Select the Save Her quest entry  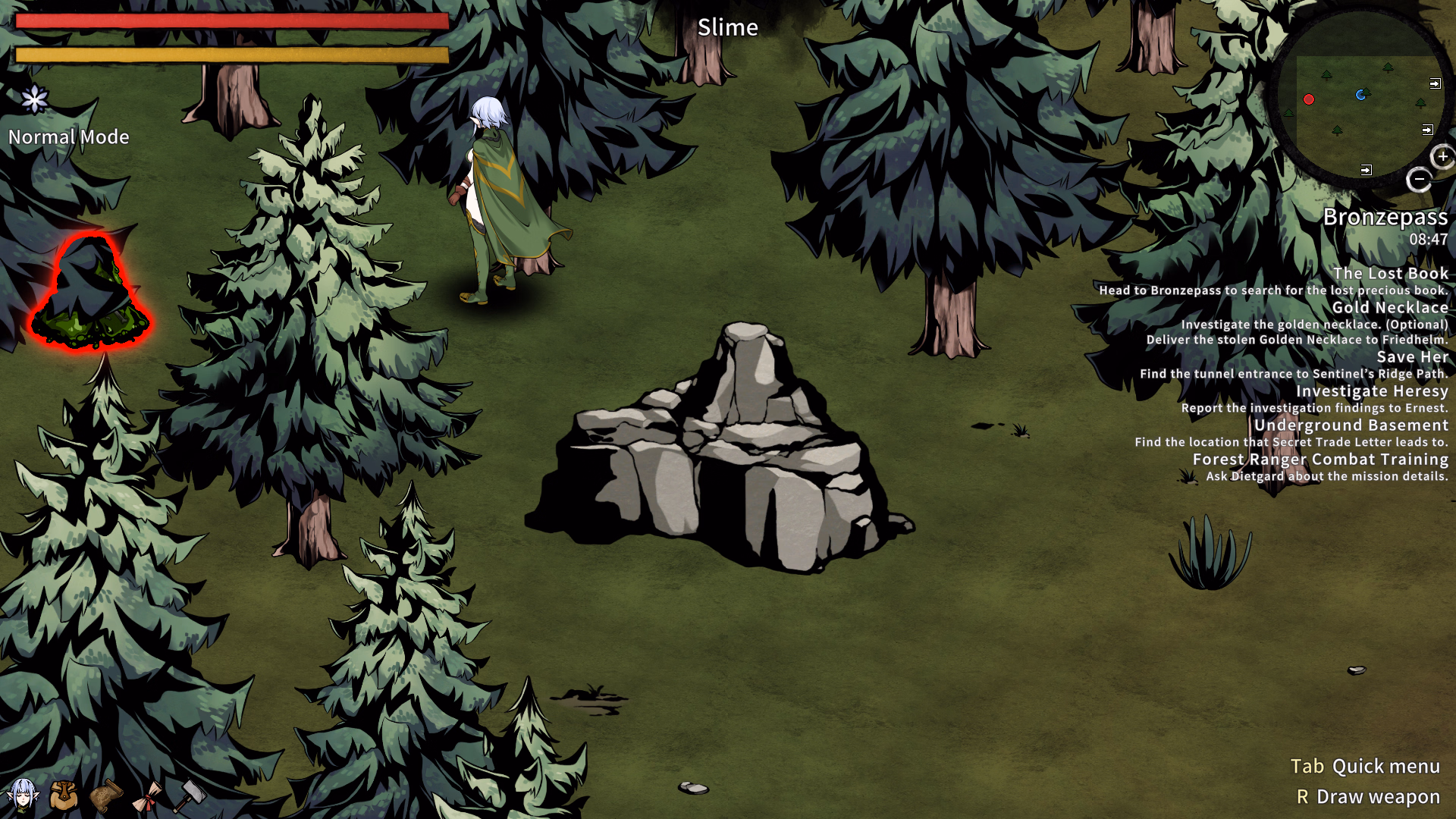(x=1412, y=356)
